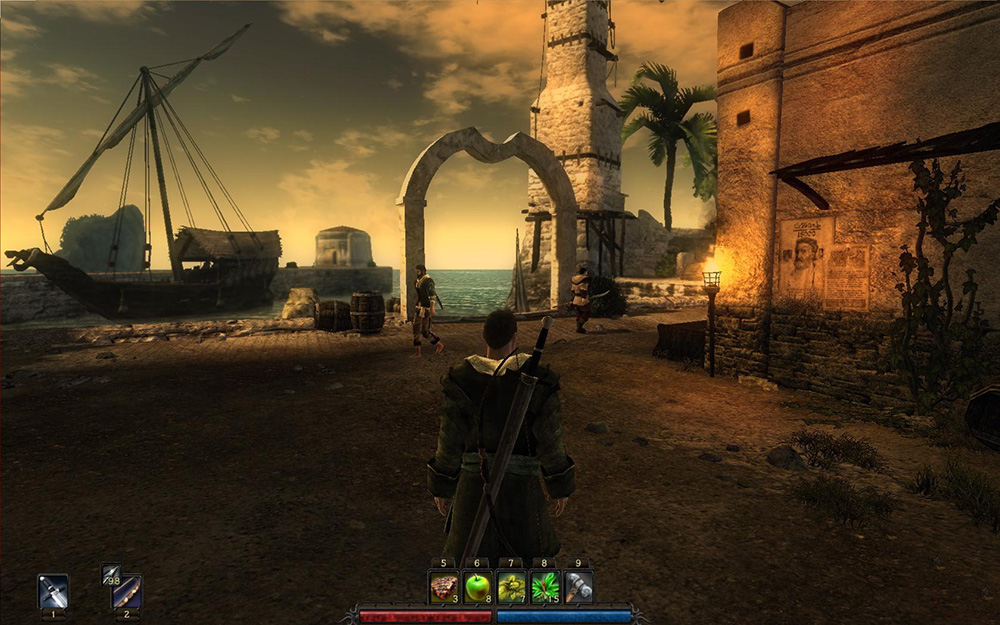1000x625 pixels.
Task: Click the arrow ammo icon
Action: [x=110, y=574]
